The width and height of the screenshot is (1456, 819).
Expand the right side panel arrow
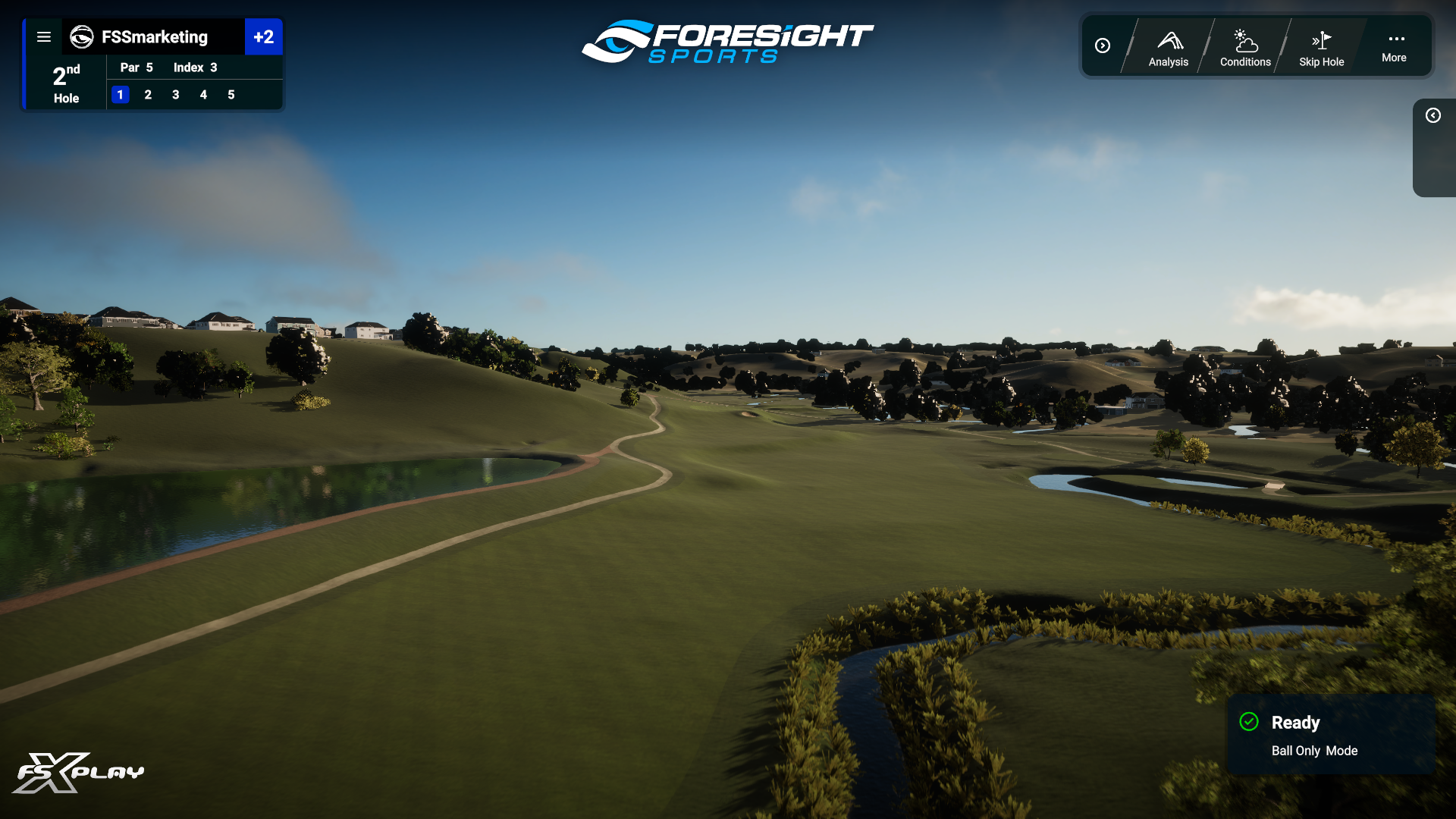click(x=1432, y=115)
